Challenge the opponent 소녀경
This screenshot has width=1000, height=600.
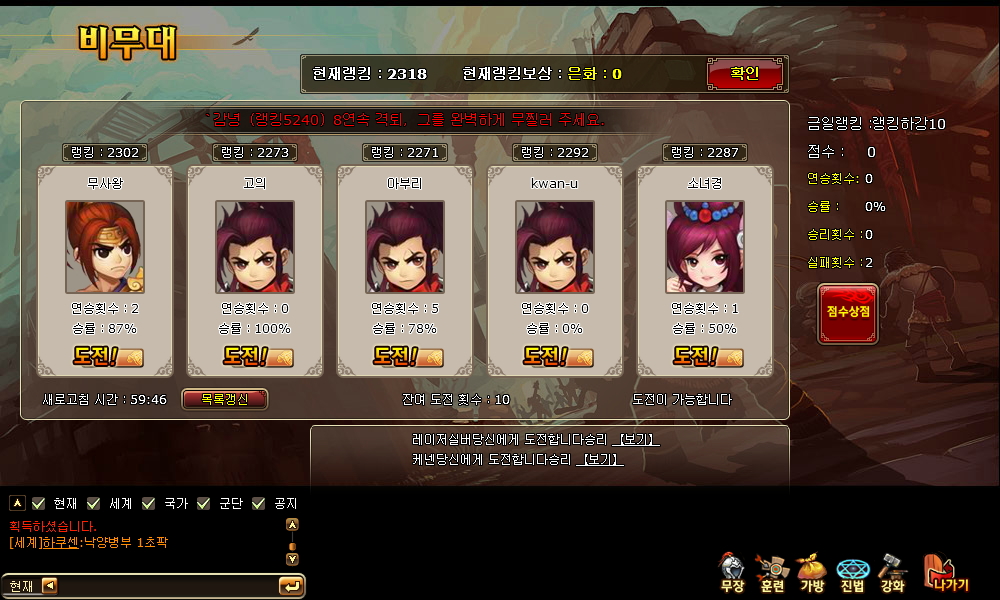707,355
